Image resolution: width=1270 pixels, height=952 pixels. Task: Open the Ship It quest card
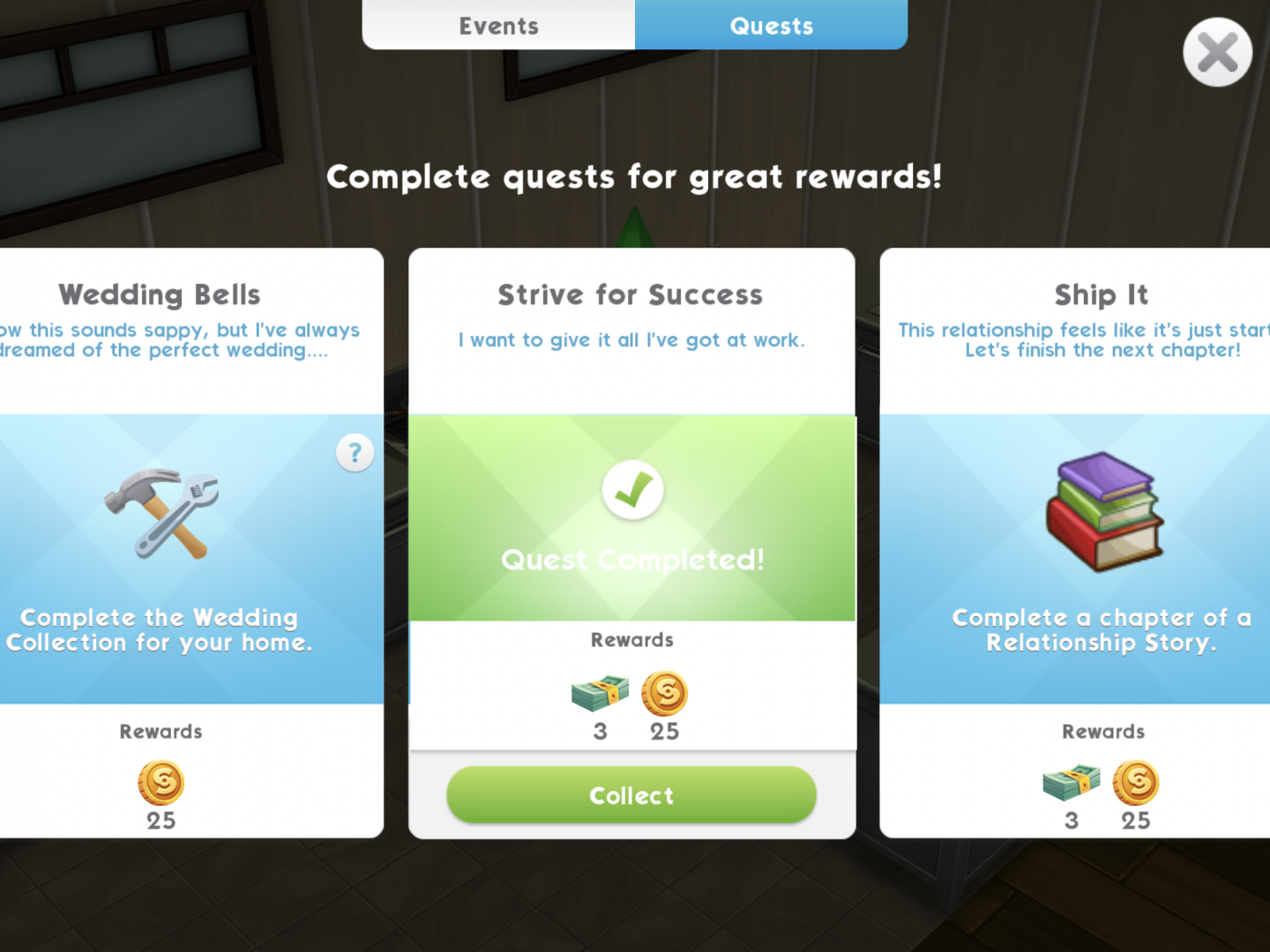1101,295
